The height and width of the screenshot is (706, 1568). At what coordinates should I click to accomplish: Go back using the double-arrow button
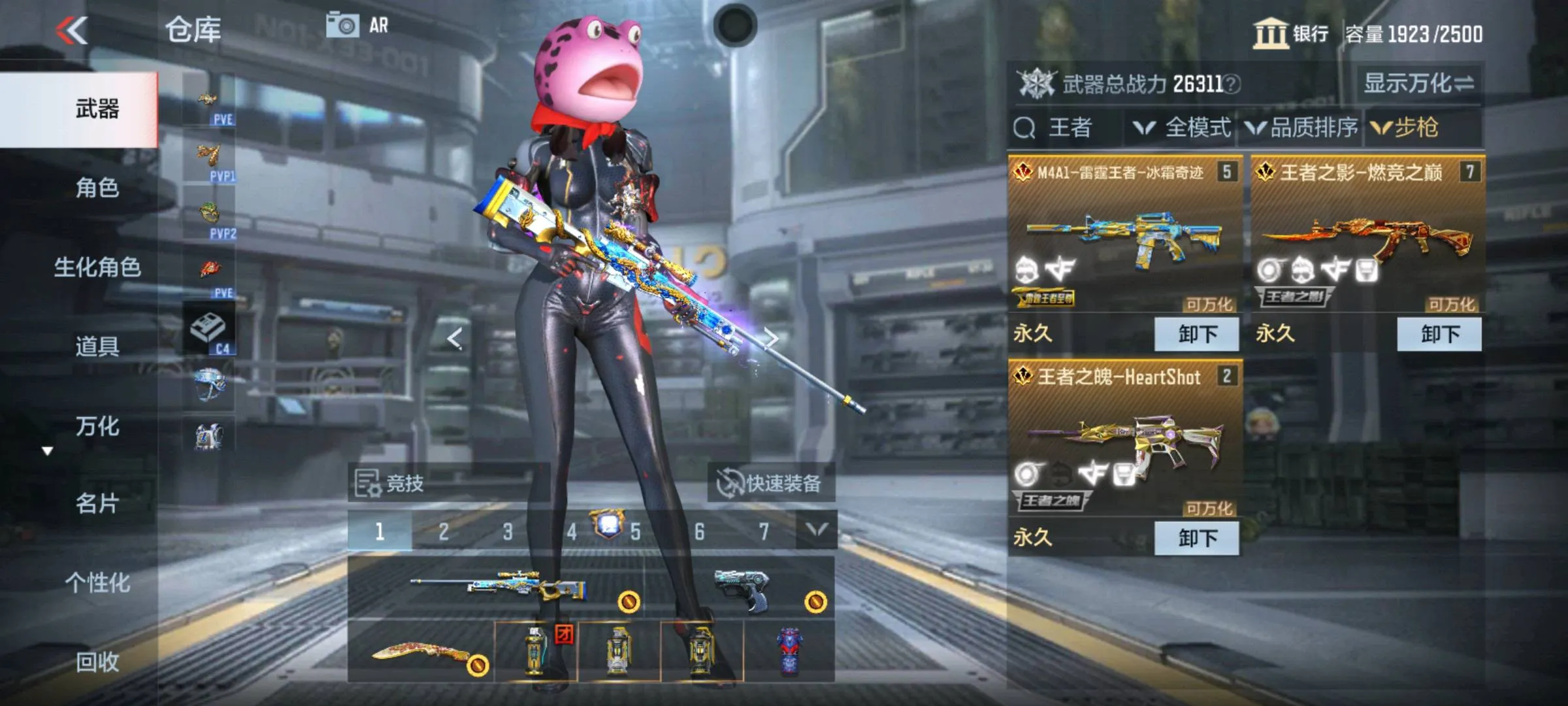point(72,31)
